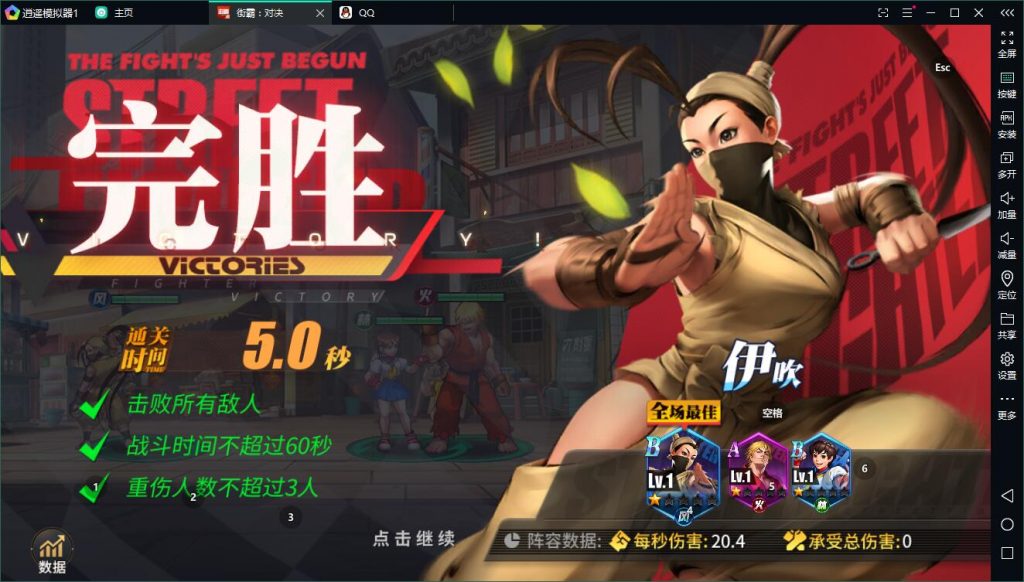The width and height of the screenshot is (1024, 582).
Task: Open the 按键 key mapping tool
Action: point(1007,84)
